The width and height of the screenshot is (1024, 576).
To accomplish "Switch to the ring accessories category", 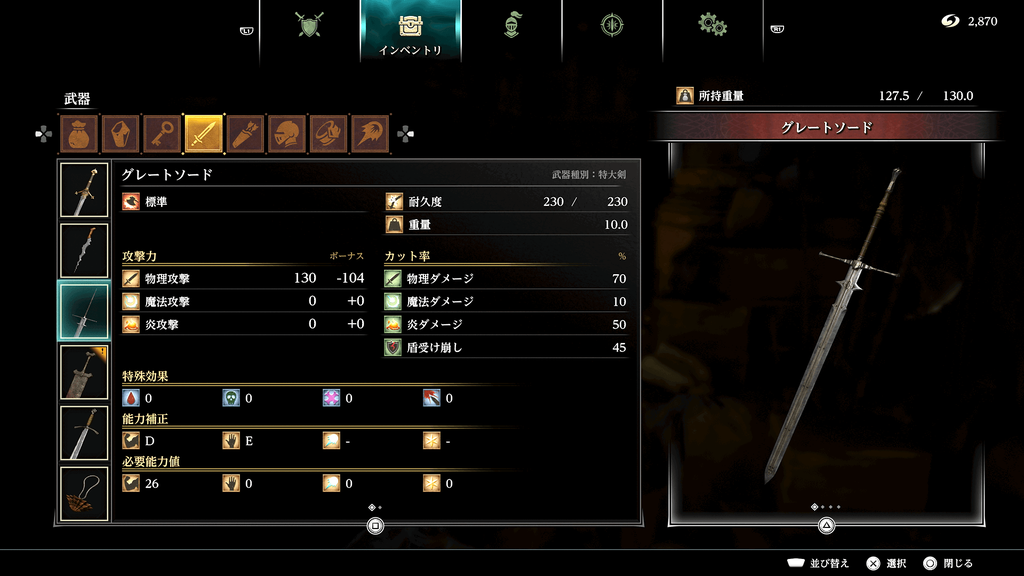I will point(328,134).
